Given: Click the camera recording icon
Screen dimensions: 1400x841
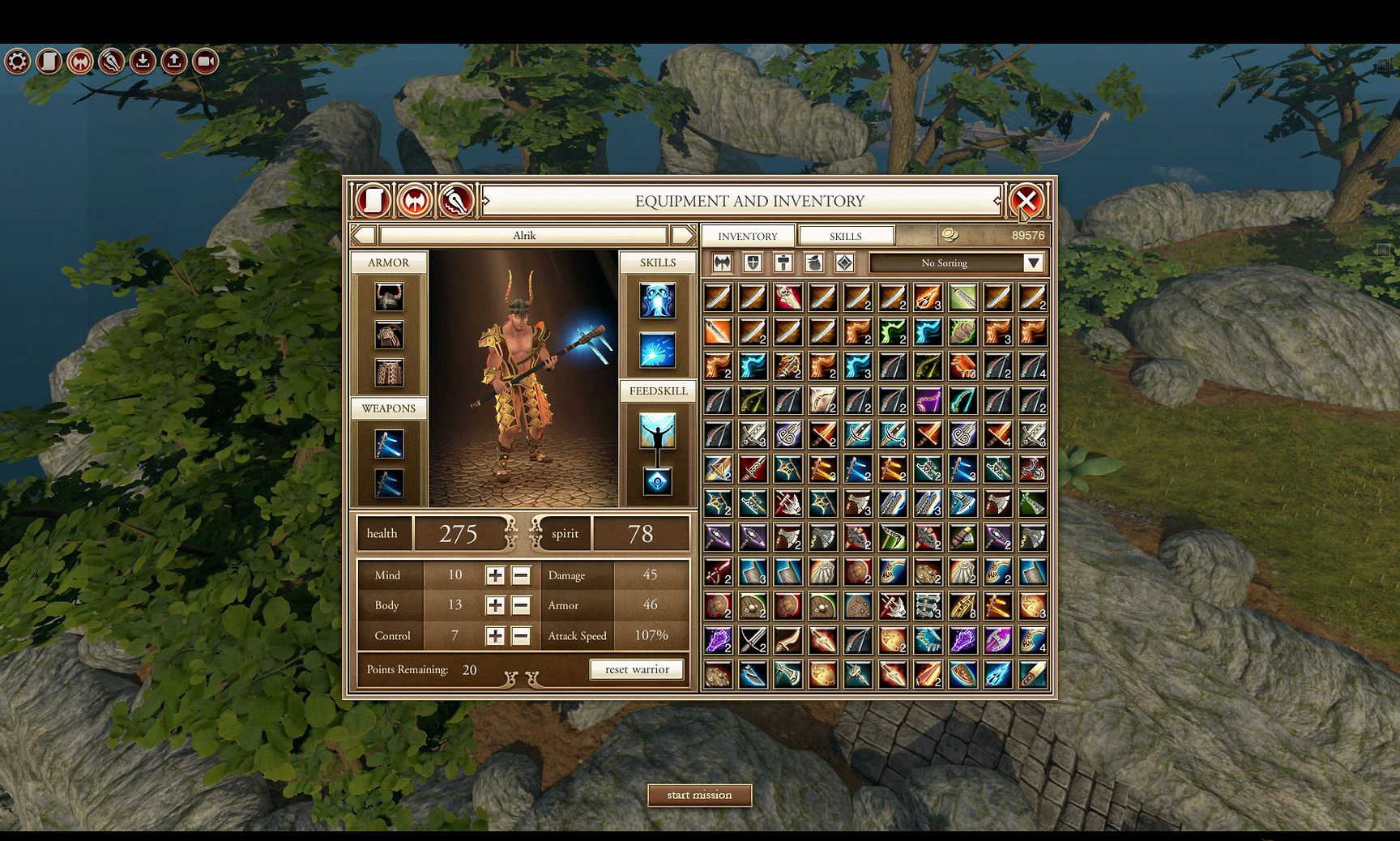Looking at the screenshot, I should [x=206, y=61].
